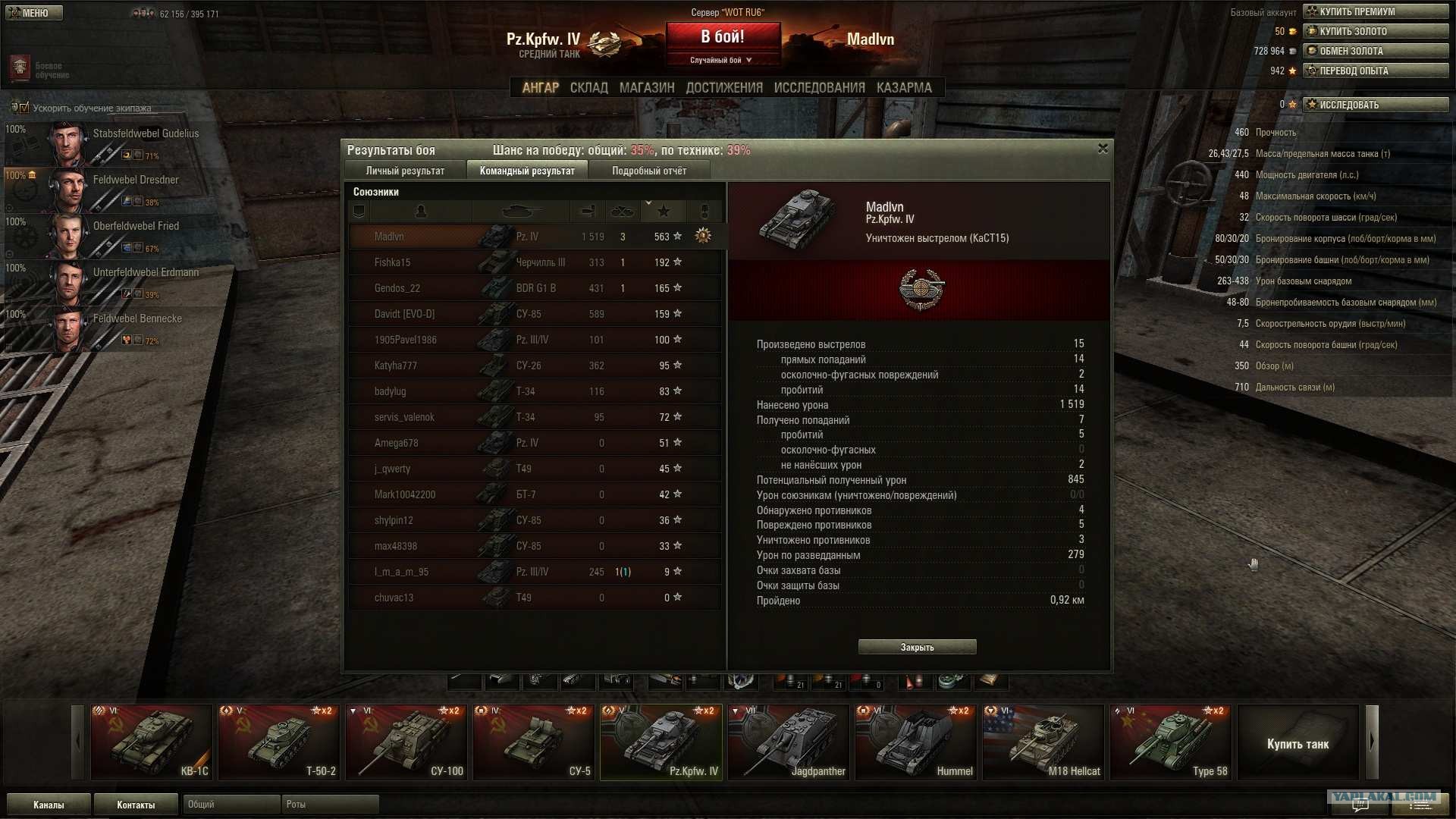Open the Подробный отчёт tab

click(649, 171)
